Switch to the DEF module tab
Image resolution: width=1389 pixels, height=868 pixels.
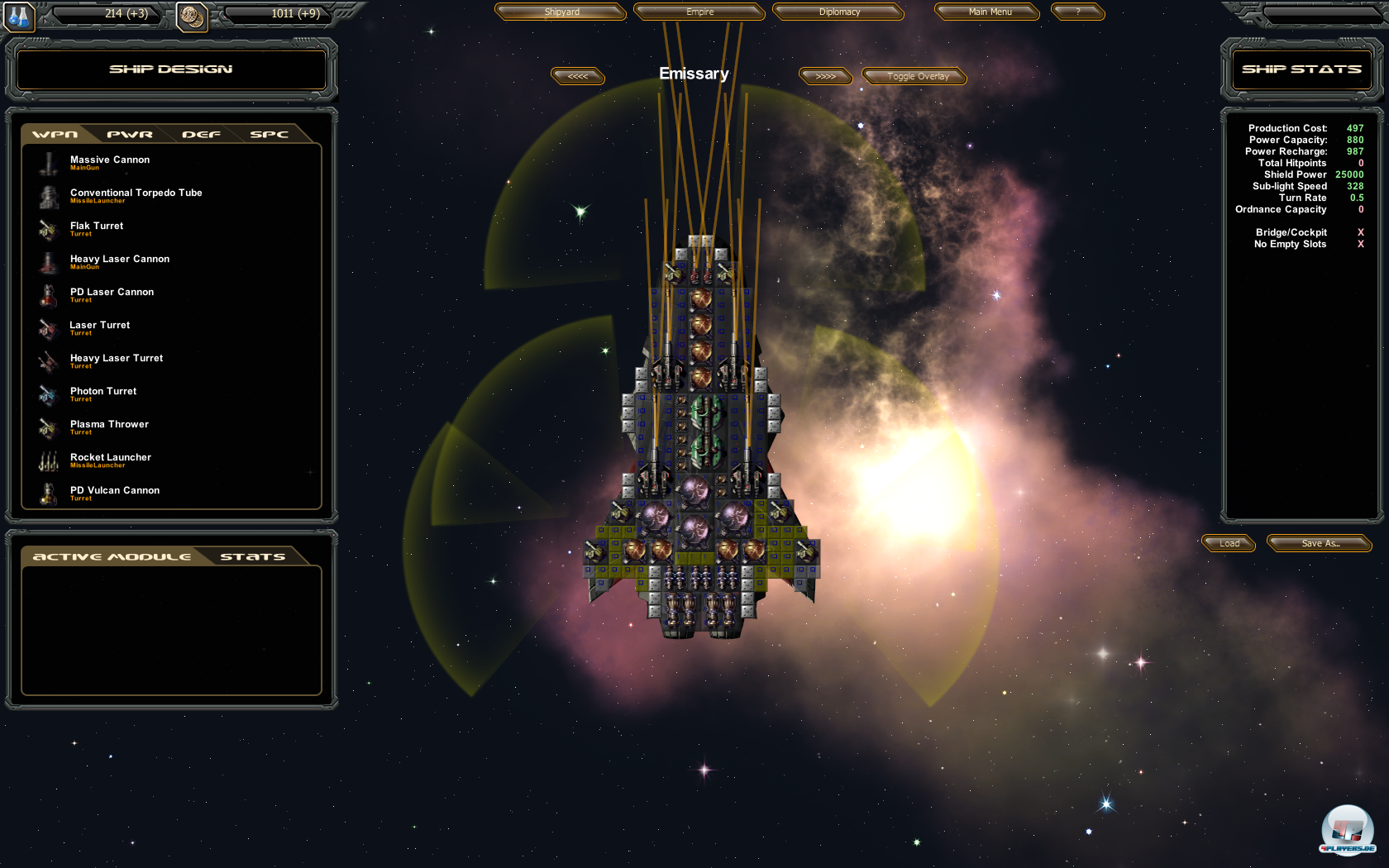point(201,134)
